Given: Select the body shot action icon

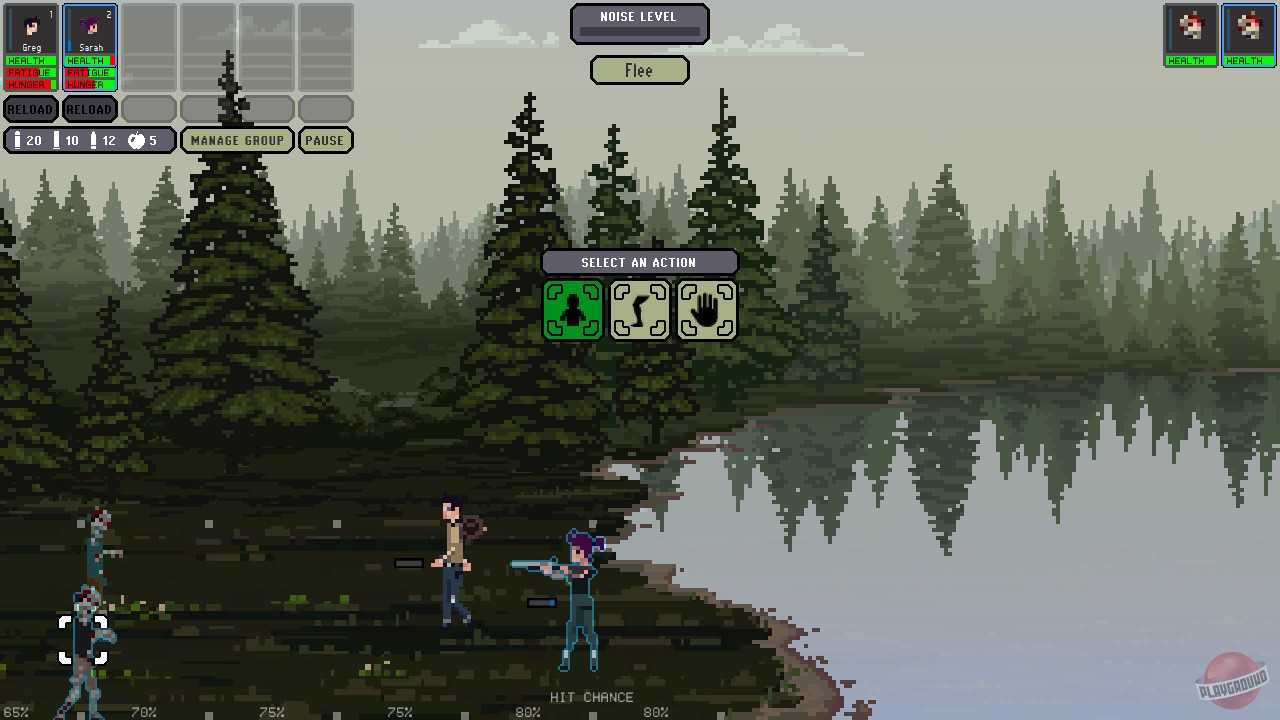Looking at the screenshot, I should (x=573, y=309).
